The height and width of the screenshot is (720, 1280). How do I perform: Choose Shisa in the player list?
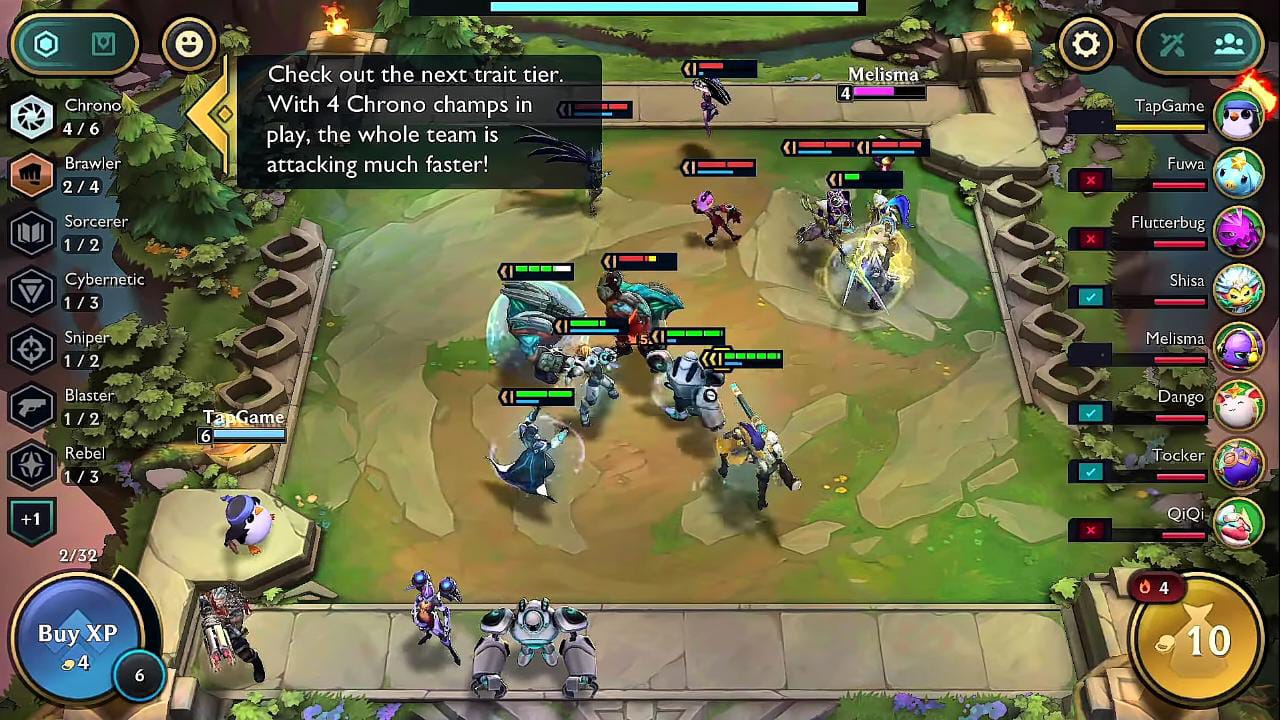(x=1238, y=288)
